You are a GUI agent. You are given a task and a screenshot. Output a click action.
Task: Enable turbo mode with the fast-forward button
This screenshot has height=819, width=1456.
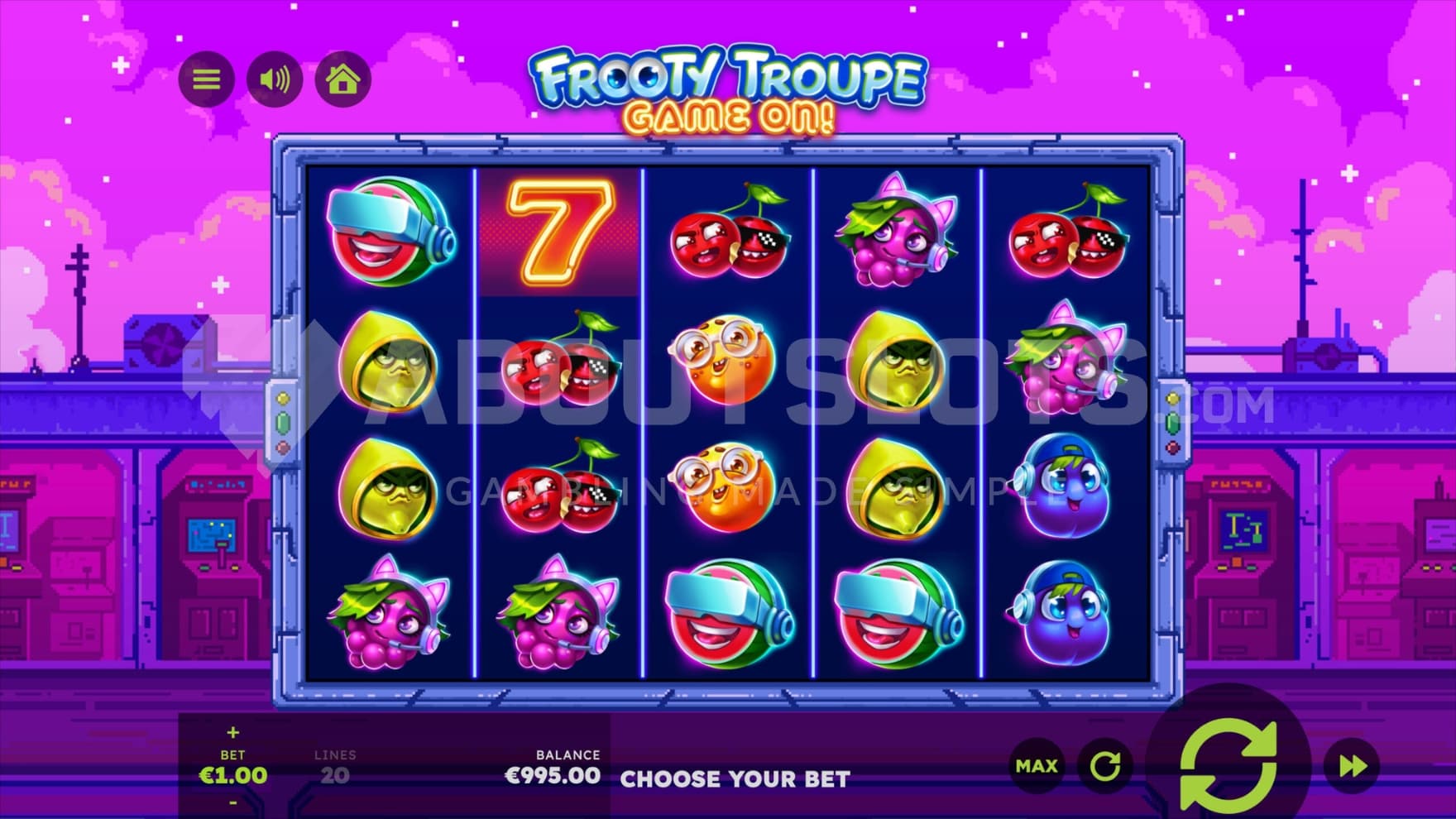1352,766
